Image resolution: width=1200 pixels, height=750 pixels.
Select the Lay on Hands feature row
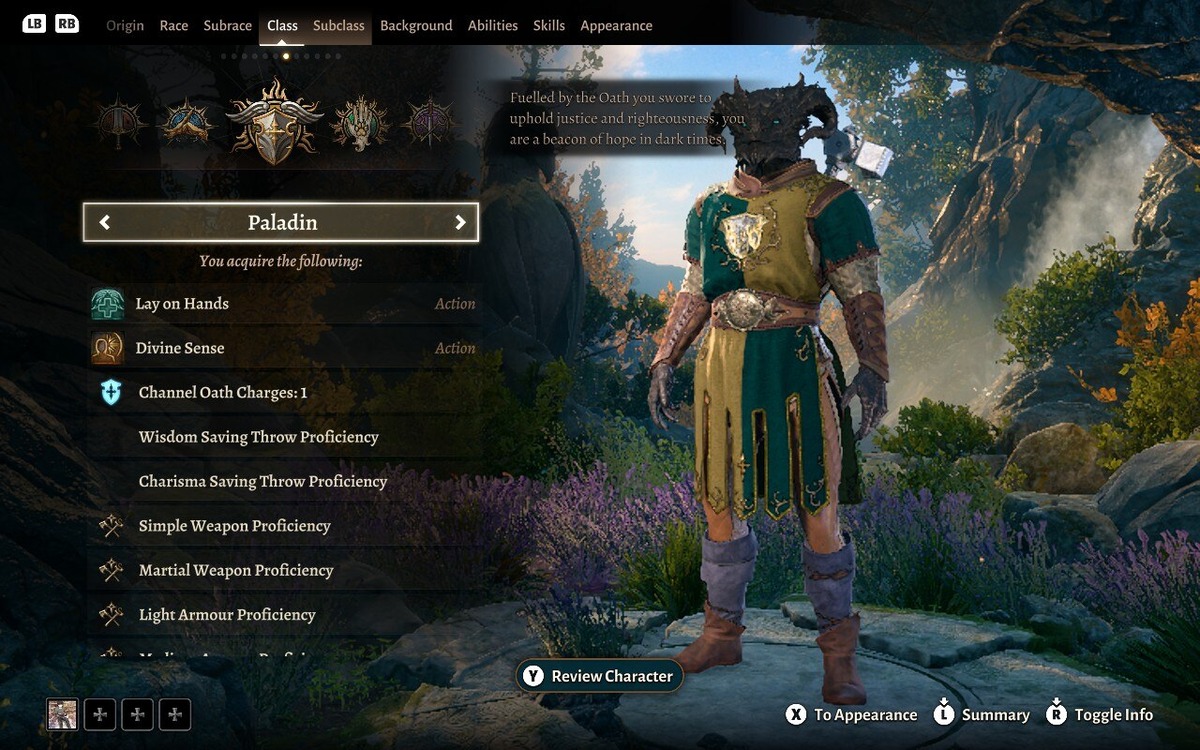tap(283, 304)
